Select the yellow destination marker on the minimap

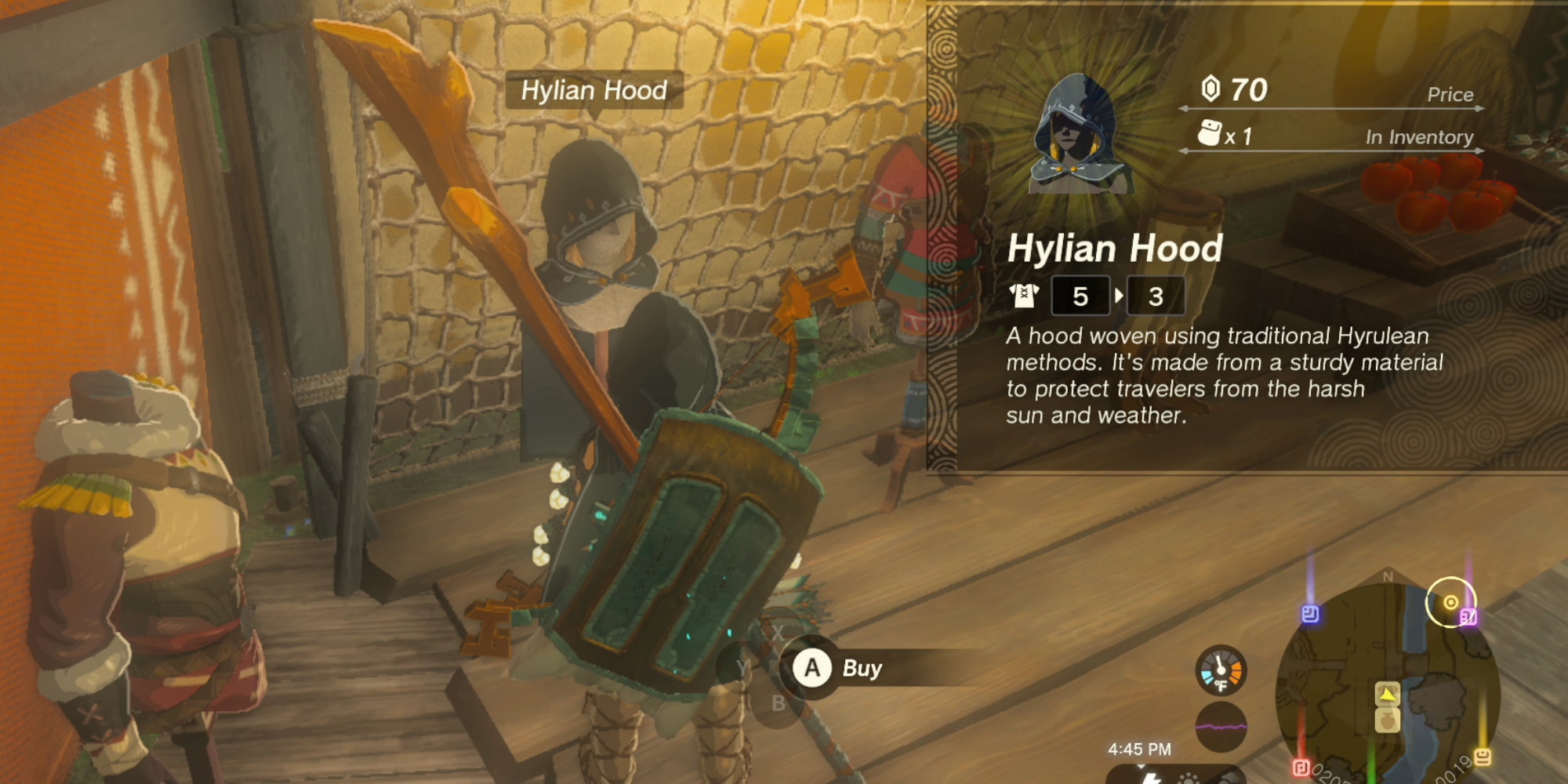[1450, 601]
